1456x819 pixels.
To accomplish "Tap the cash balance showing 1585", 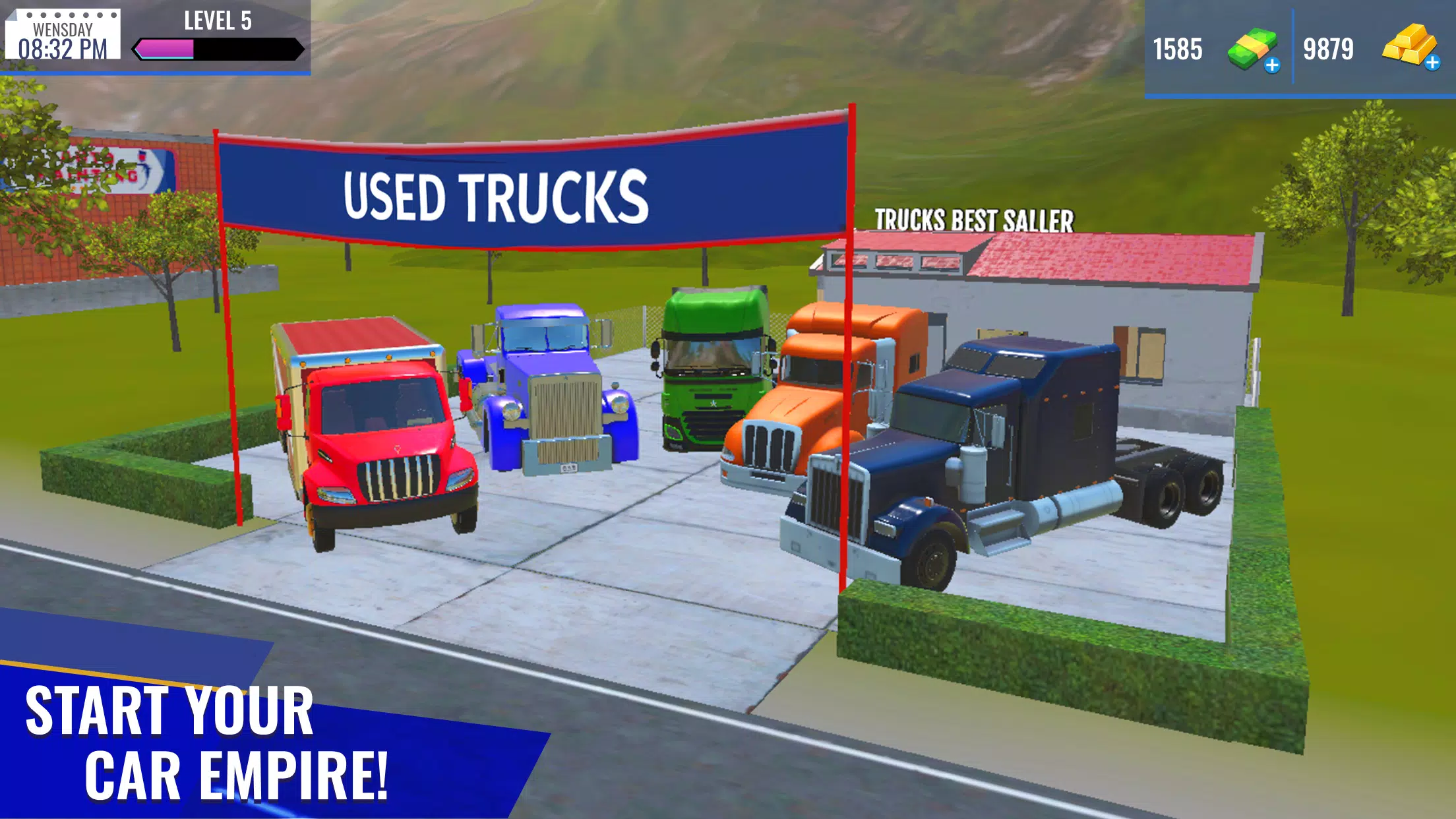I will [x=1178, y=48].
